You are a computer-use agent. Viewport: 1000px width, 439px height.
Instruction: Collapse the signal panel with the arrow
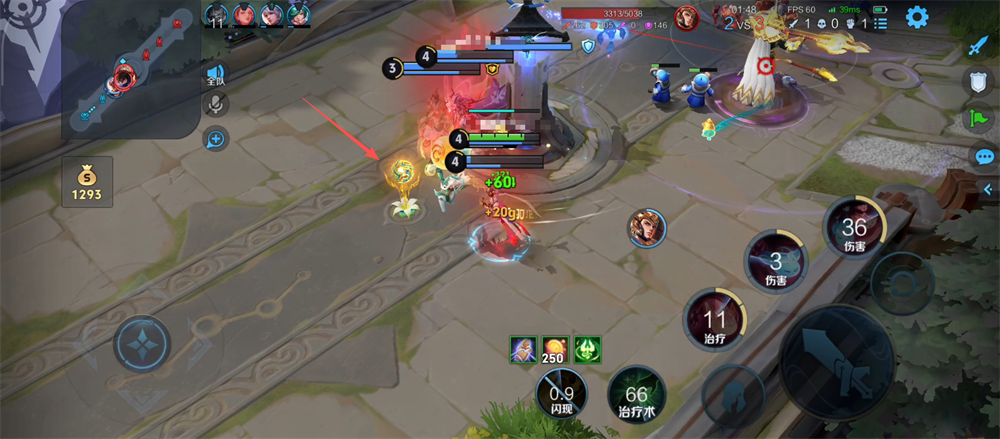pyautogui.click(x=988, y=189)
